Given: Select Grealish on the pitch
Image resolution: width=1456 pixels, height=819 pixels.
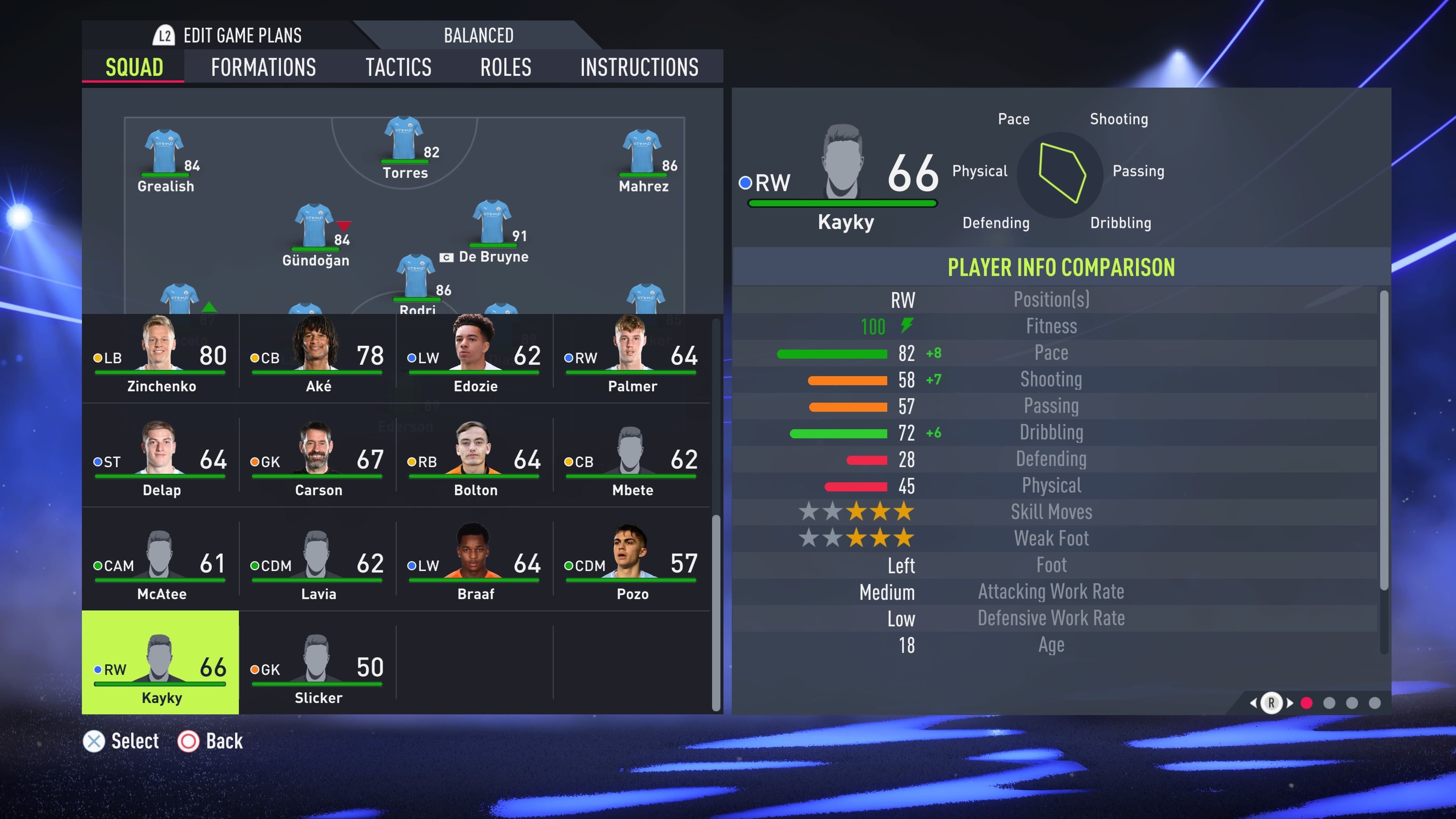Looking at the screenshot, I should click(x=165, y=152).
